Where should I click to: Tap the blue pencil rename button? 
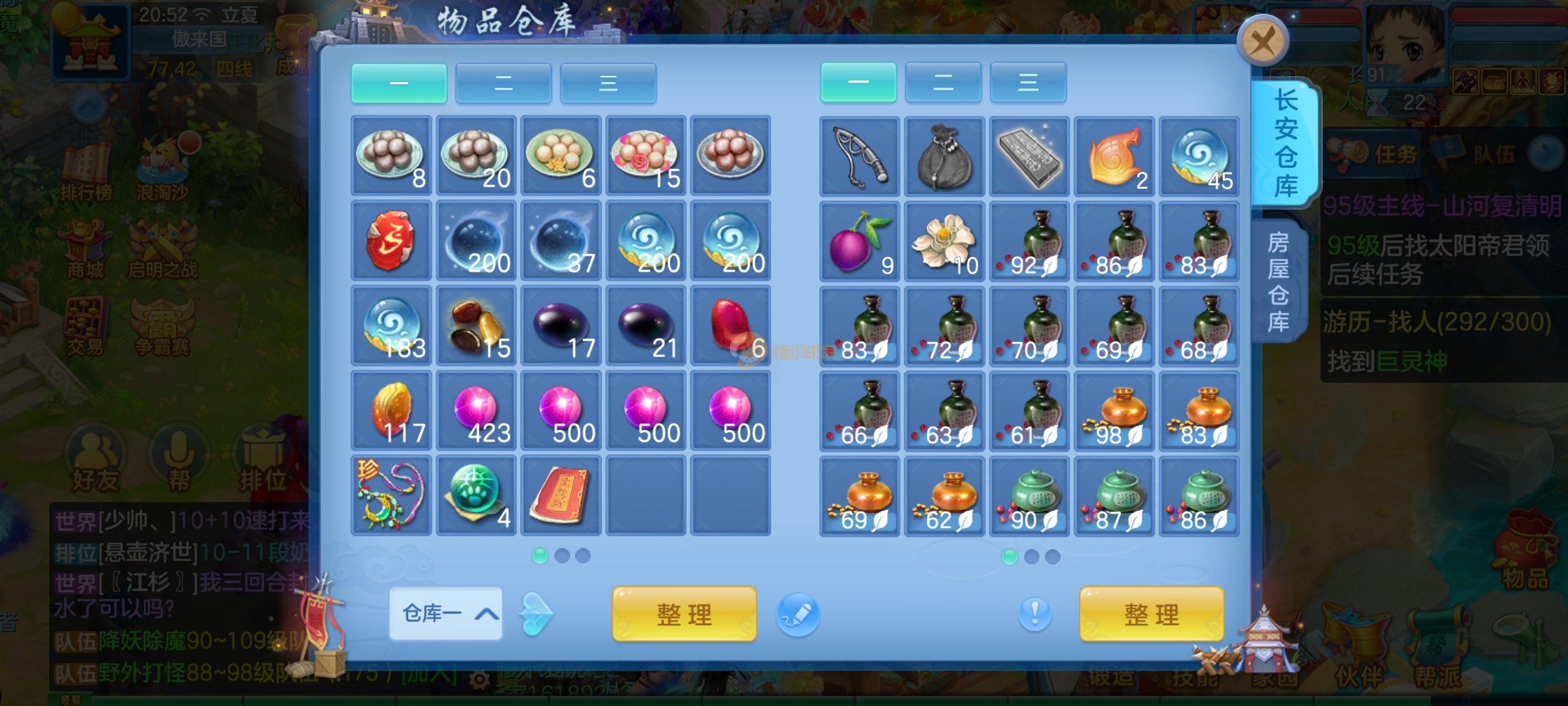click(797, 614)
